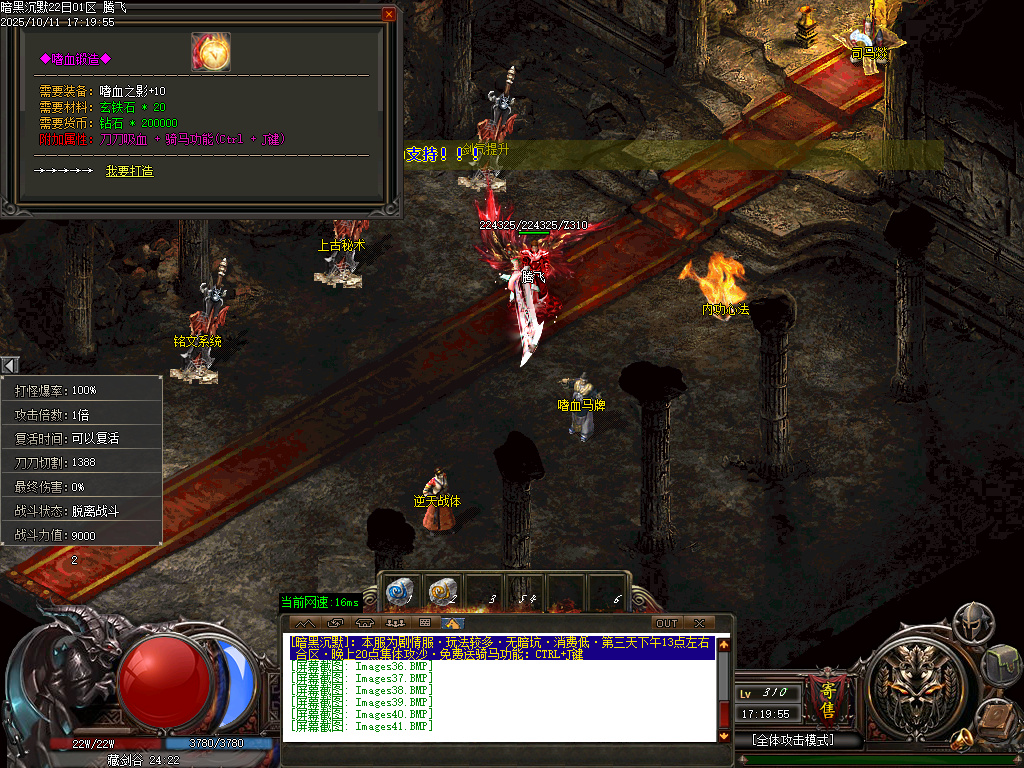Click the OUT button on chat bar
The image size is (1024, 768).
point(666,623)
